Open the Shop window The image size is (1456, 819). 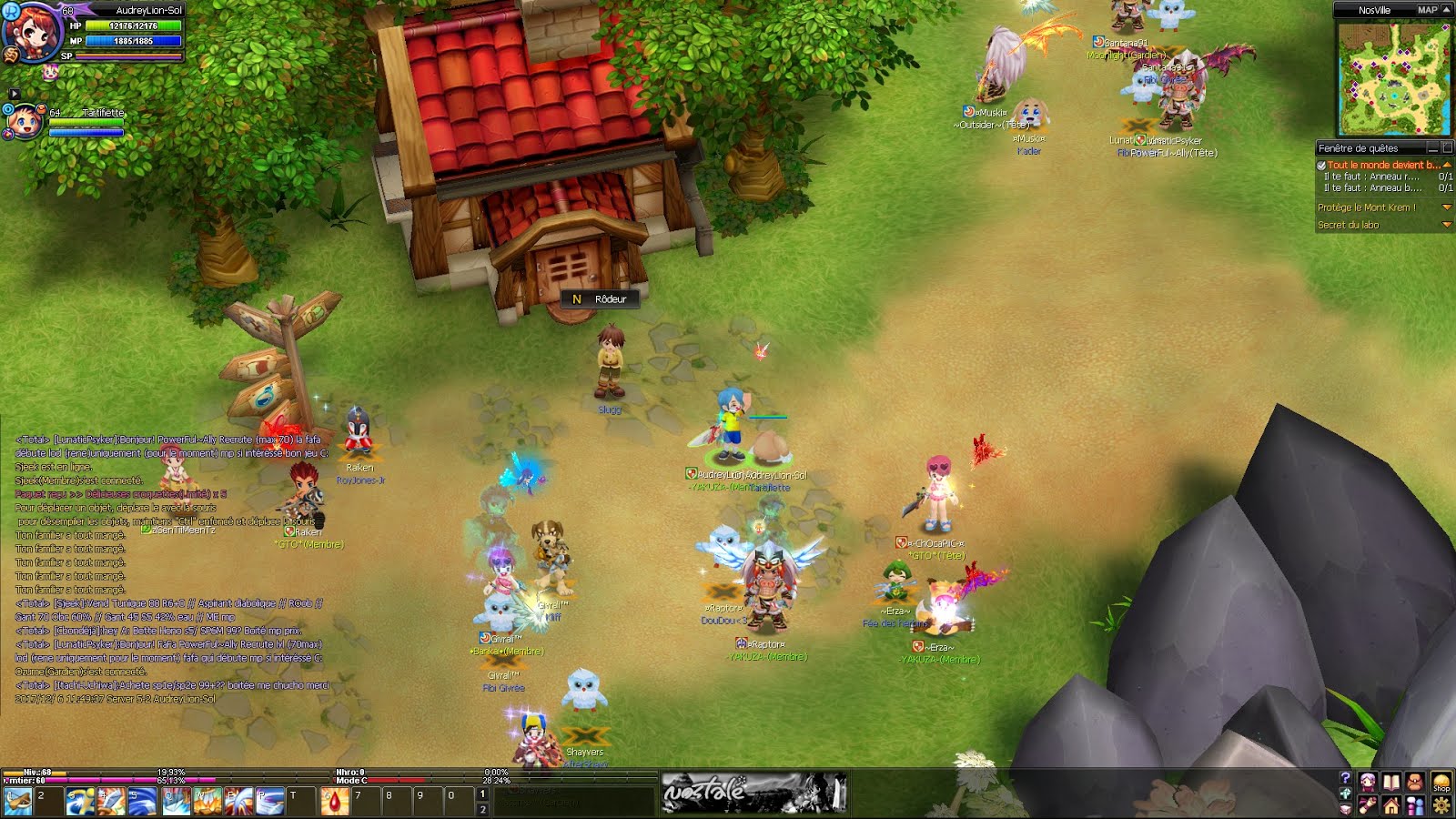coord(1441,782)
